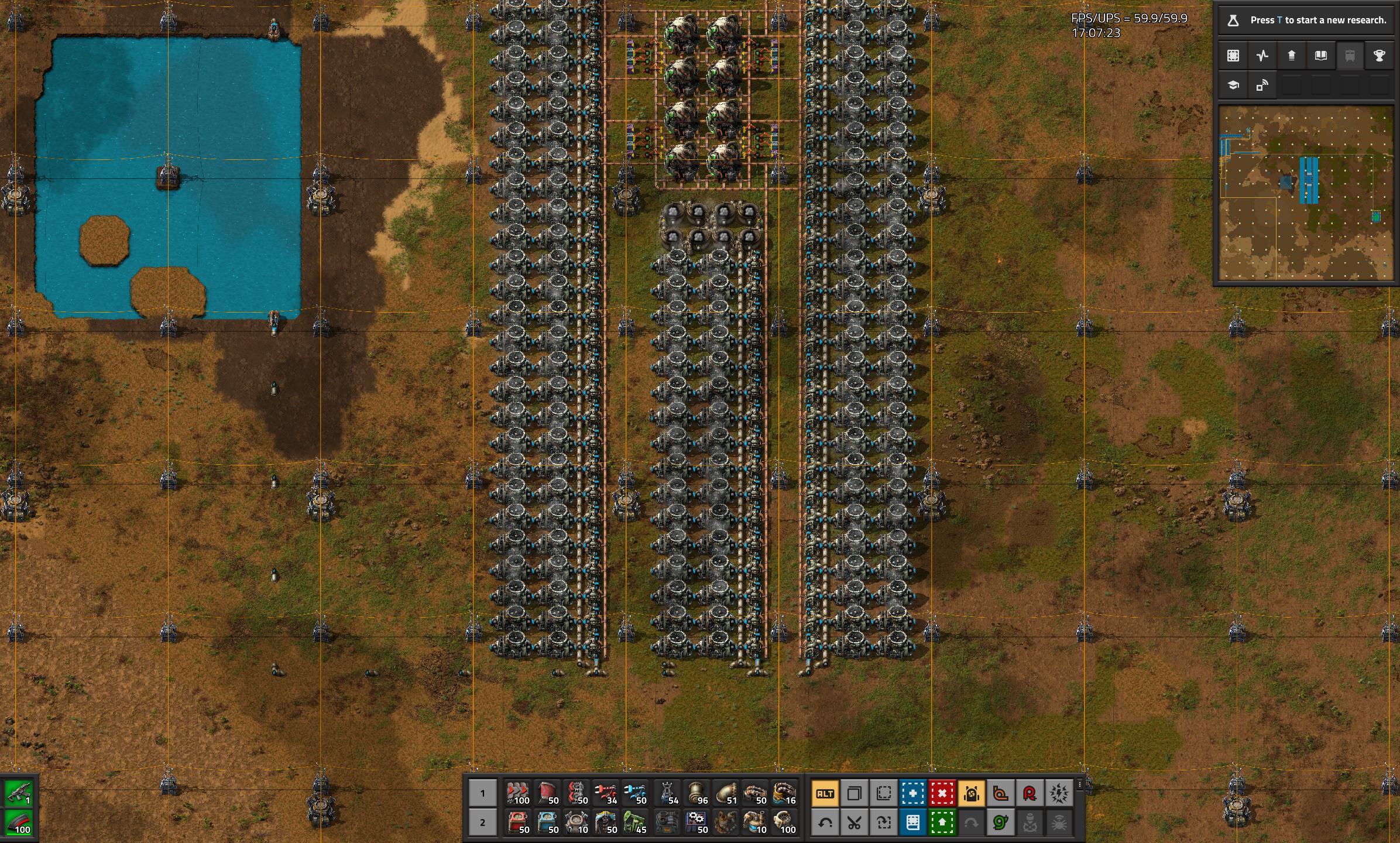Screen dimensions: 1400x843
Task: Choose the roboport slot showing 10
Action: pos(577,823)
